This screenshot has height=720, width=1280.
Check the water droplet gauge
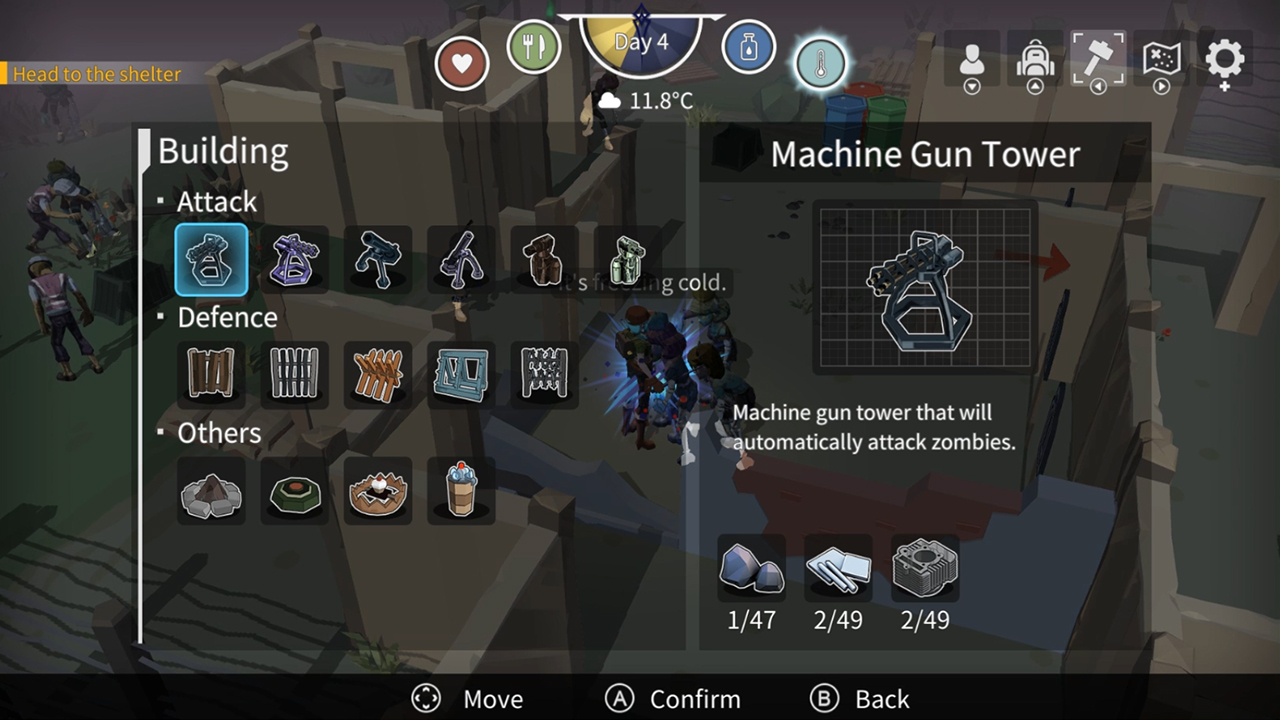pos(749,47)
